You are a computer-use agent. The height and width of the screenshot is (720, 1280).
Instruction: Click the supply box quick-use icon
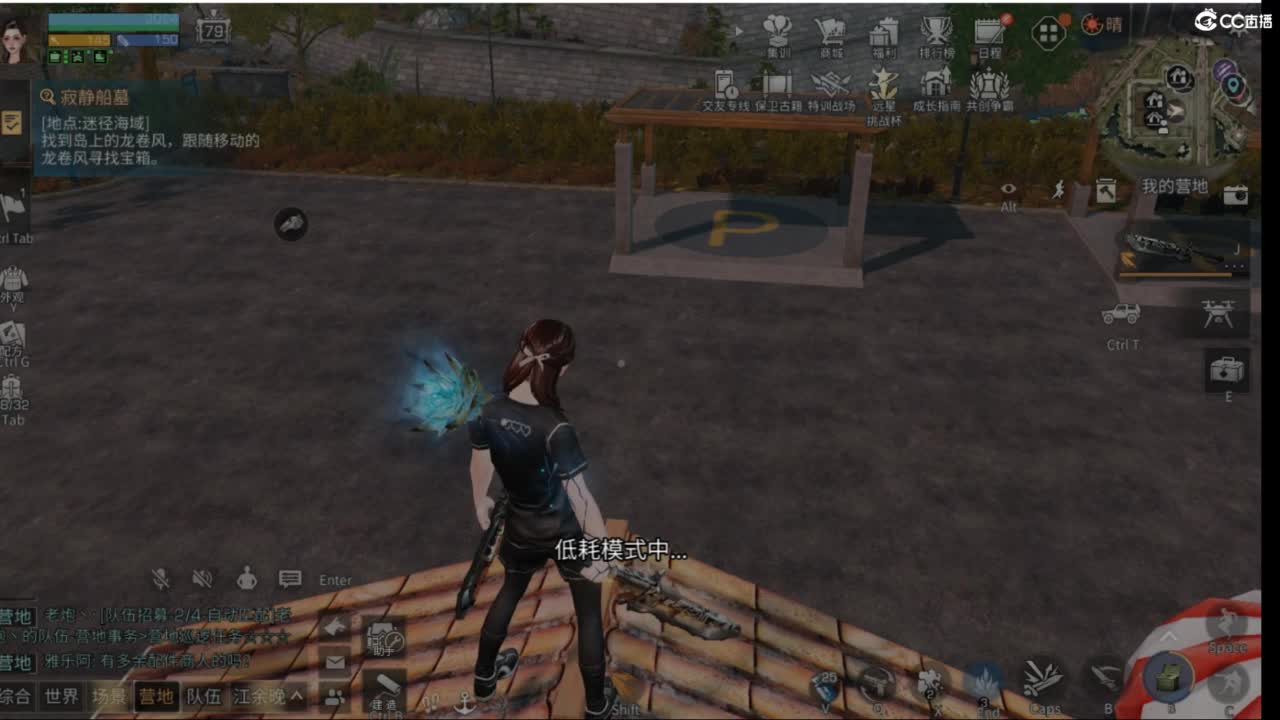coord(1170,675)
